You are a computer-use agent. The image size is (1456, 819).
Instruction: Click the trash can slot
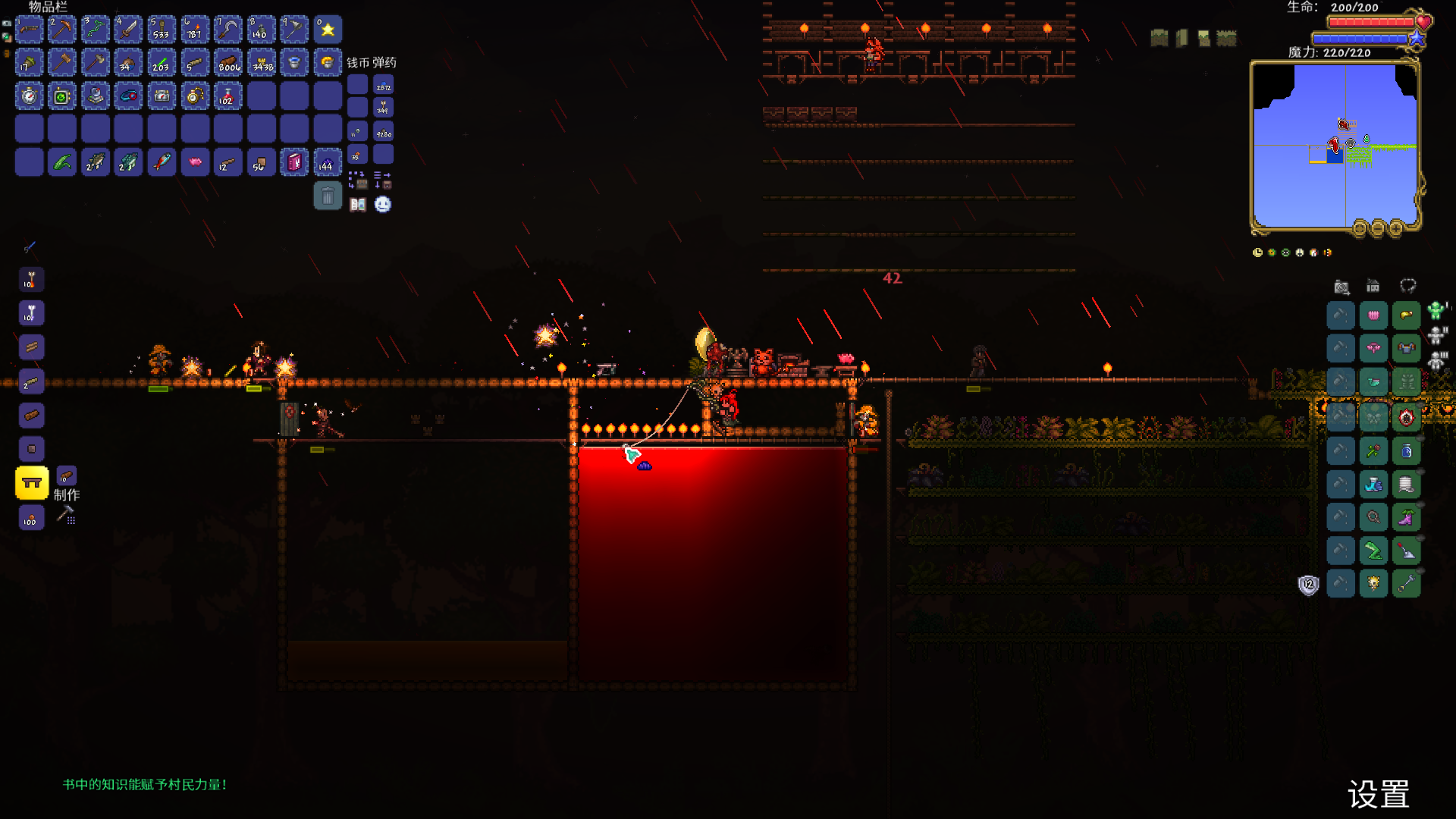pyautogui.click(x=328, y=196)
